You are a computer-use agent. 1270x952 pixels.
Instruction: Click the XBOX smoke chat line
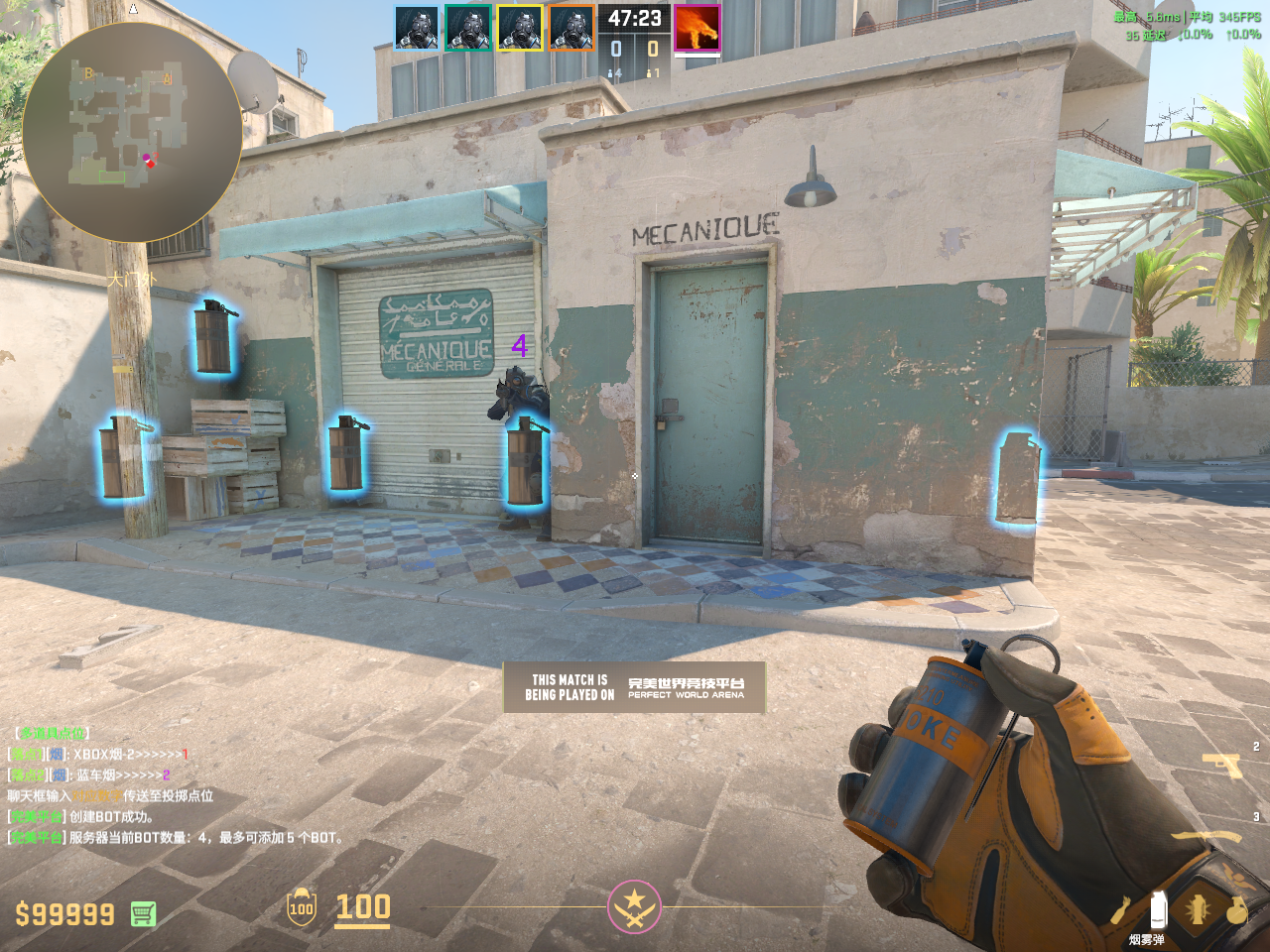pyautogui.click(x=97, y=755)
